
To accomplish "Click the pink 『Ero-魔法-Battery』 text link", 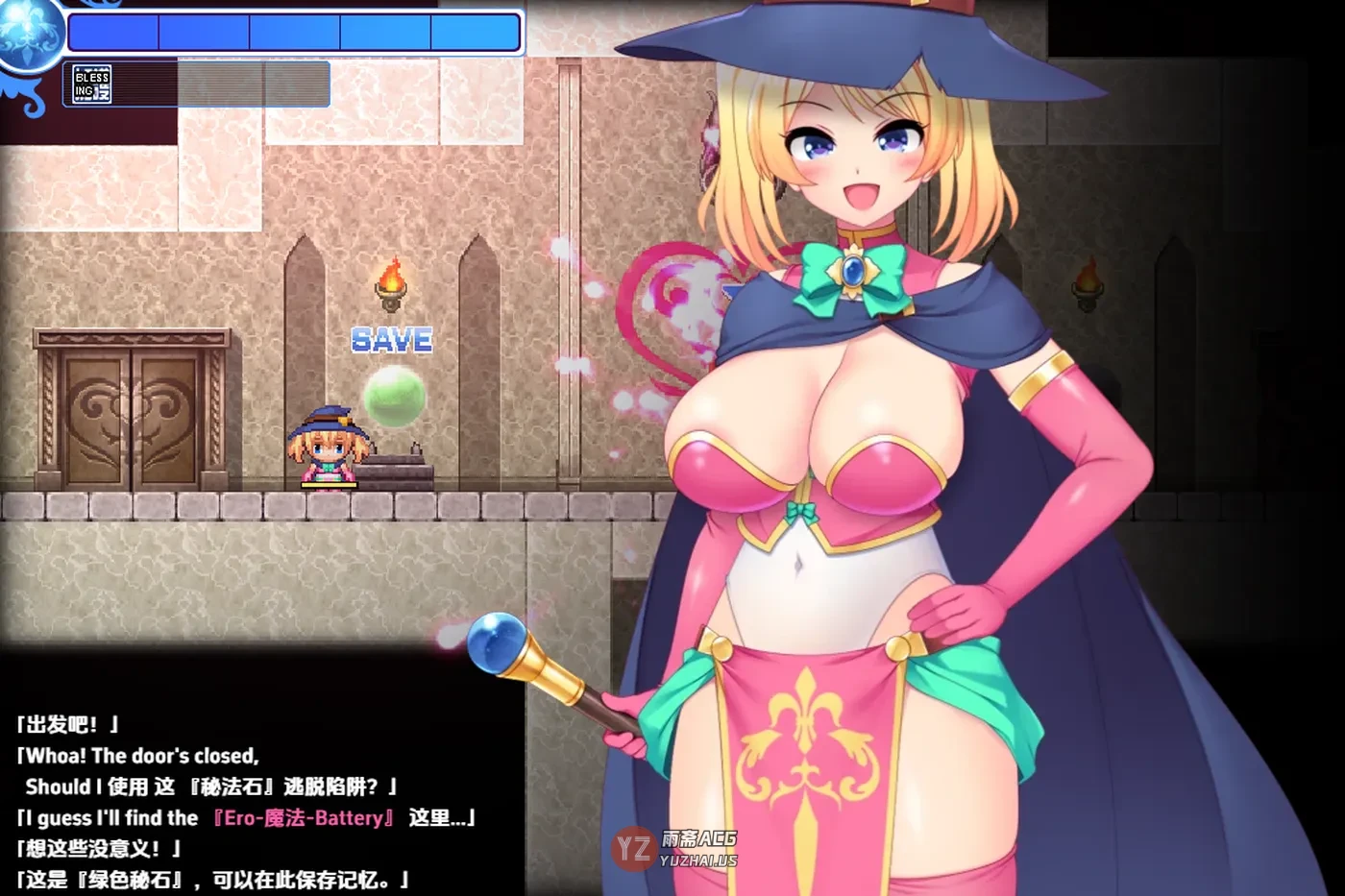I will pos(306,817).
